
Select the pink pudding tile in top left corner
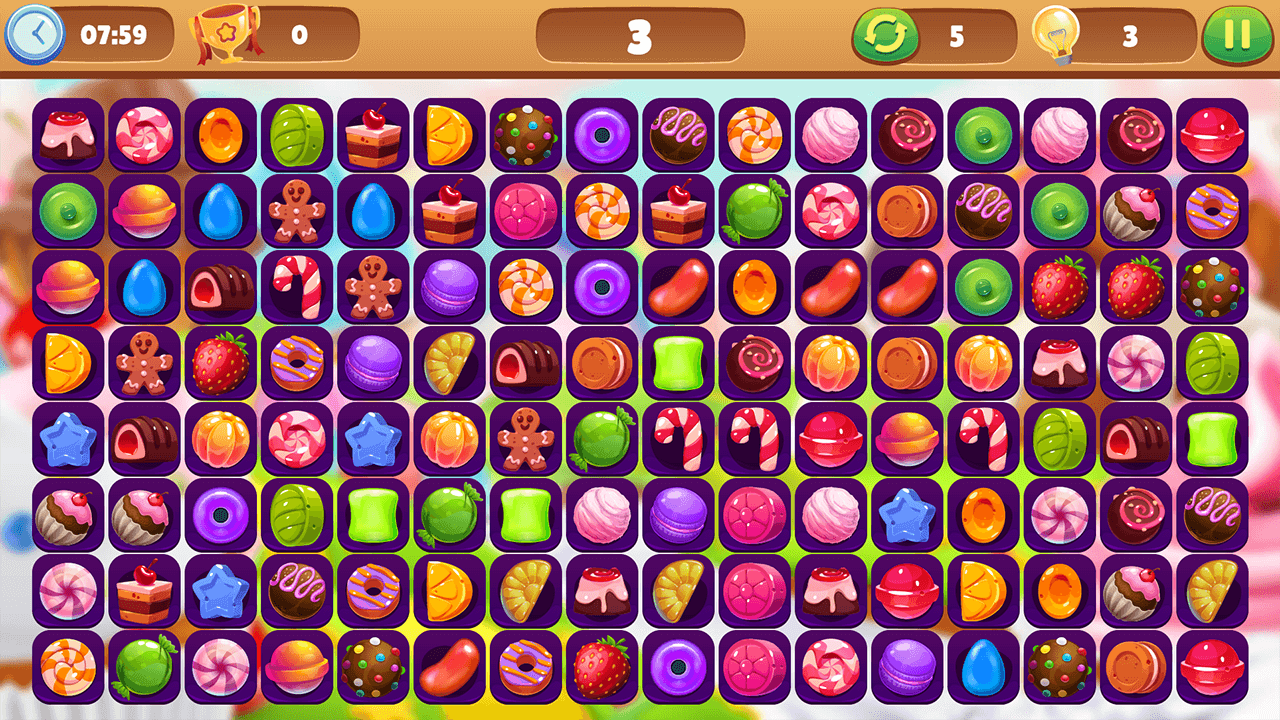tap(65, 135)
